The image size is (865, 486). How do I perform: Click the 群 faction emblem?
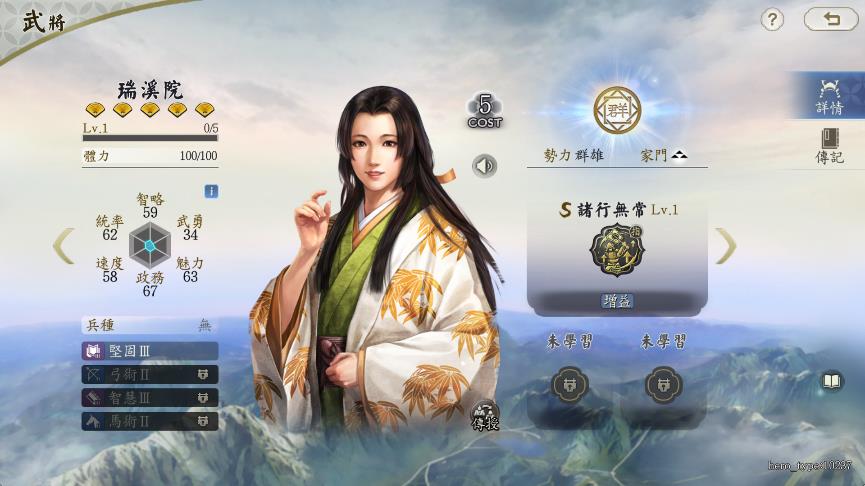point(616,107)
